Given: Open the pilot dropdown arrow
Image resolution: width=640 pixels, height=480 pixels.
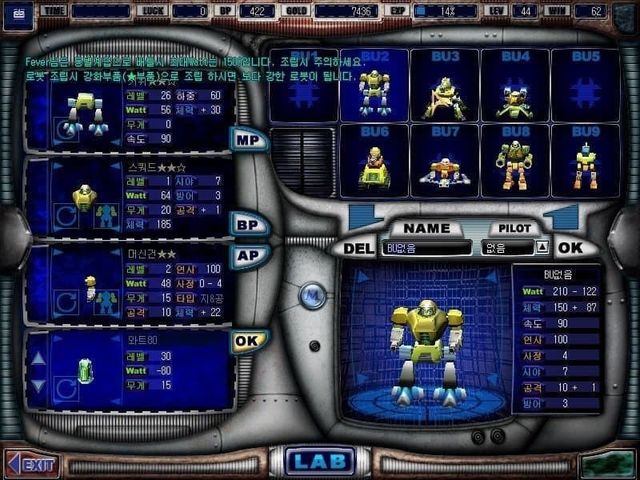Looking at the screenshot, I should pyautogui.click(x=541, y=247).
